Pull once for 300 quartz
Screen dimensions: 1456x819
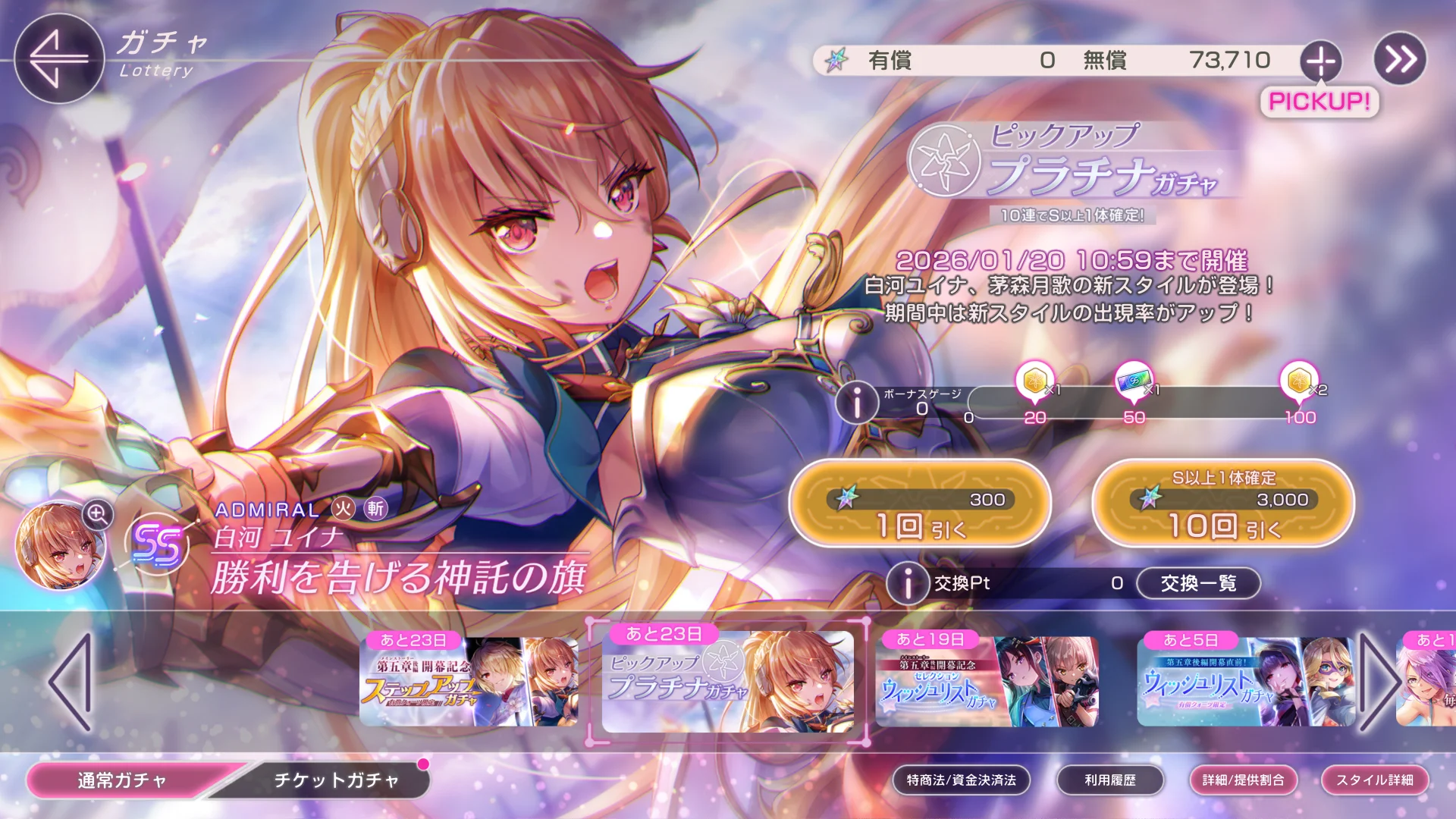pyautogui.click(x=920, y=504)
